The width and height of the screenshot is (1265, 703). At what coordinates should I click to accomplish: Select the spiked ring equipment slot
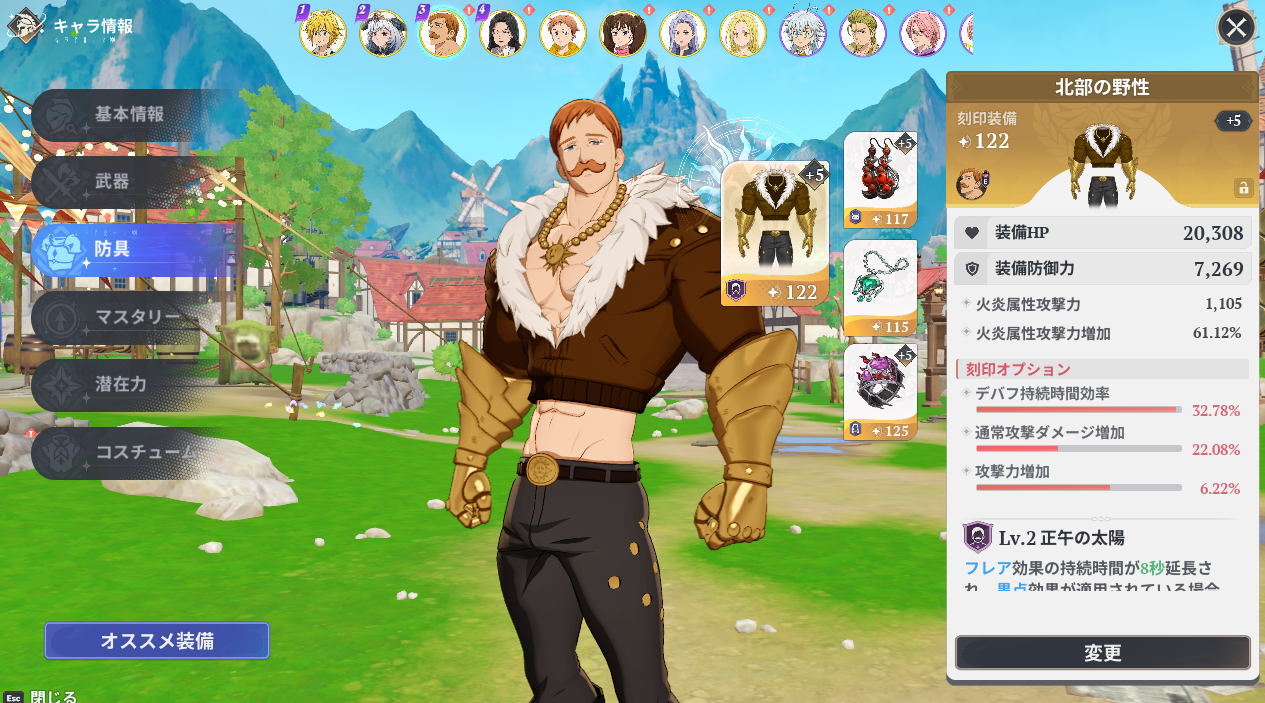pyautogui.click(x=880, y=392)
